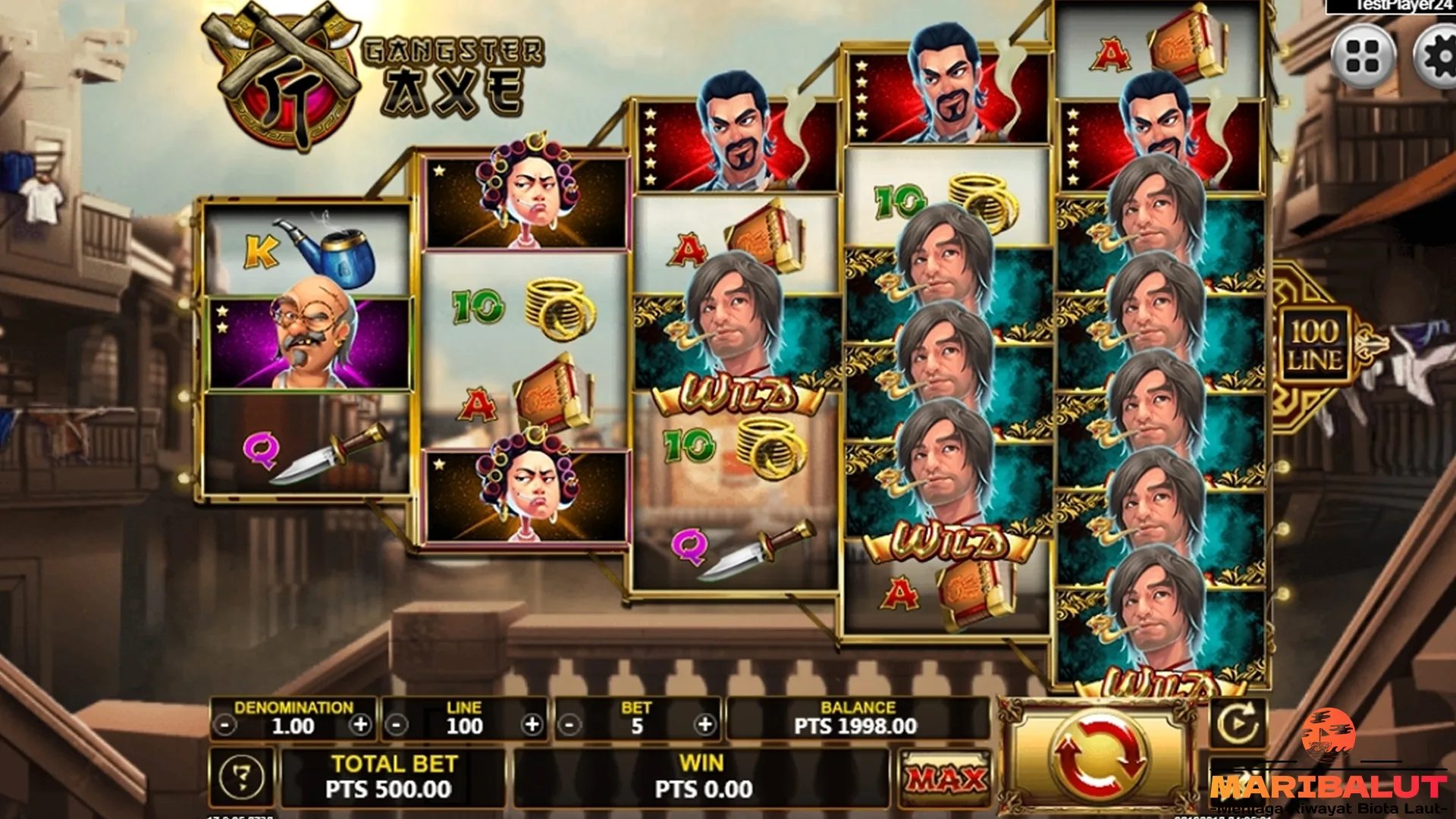Open the four-square game lobby menu
Screen dimensions: 1456x819
click(1363, 57)
